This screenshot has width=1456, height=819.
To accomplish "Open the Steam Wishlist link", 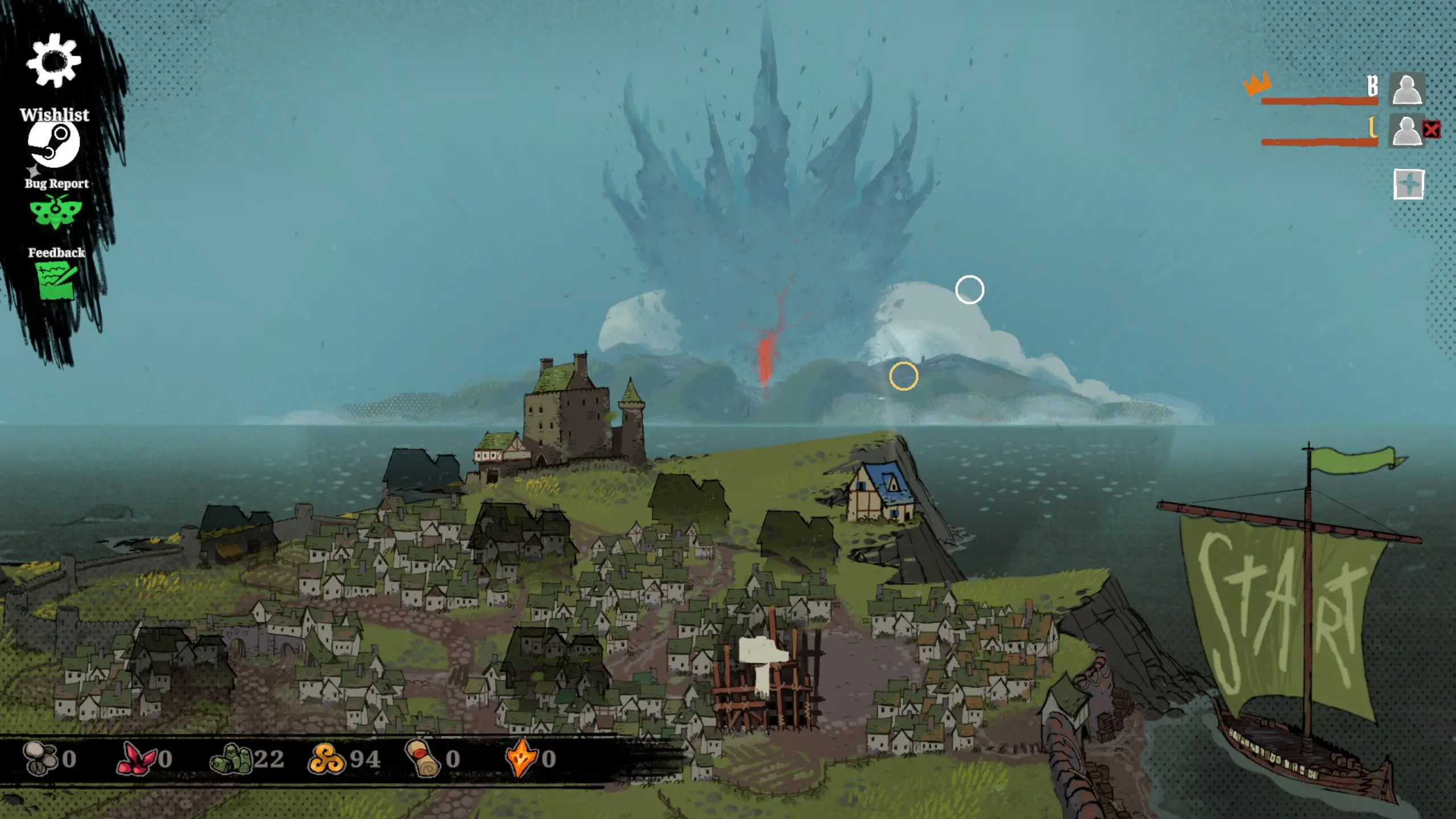I will coord(54,144).
